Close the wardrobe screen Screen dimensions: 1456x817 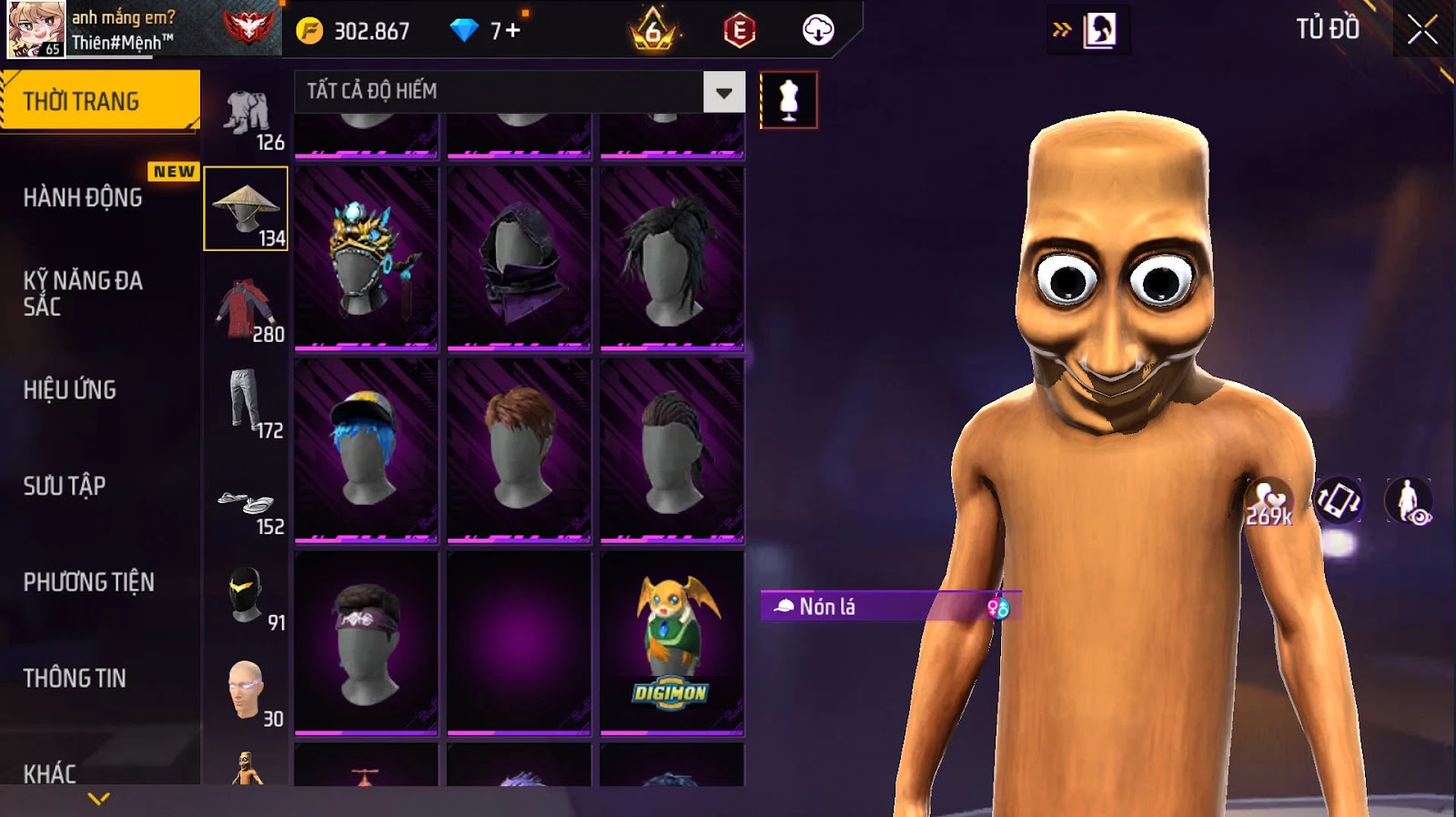(x=1422, y=31)
